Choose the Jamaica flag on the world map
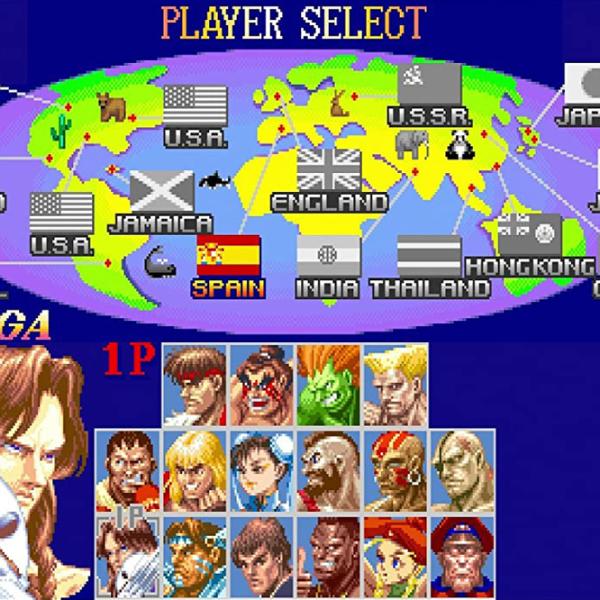 click(x=162, y=190)
